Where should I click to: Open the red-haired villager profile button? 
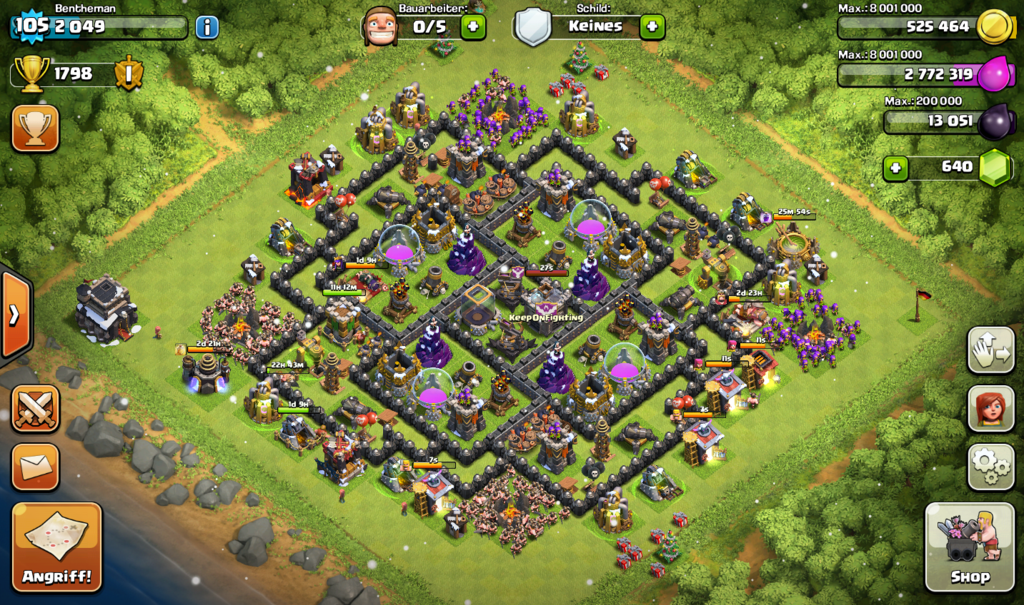tap(991, 409)
